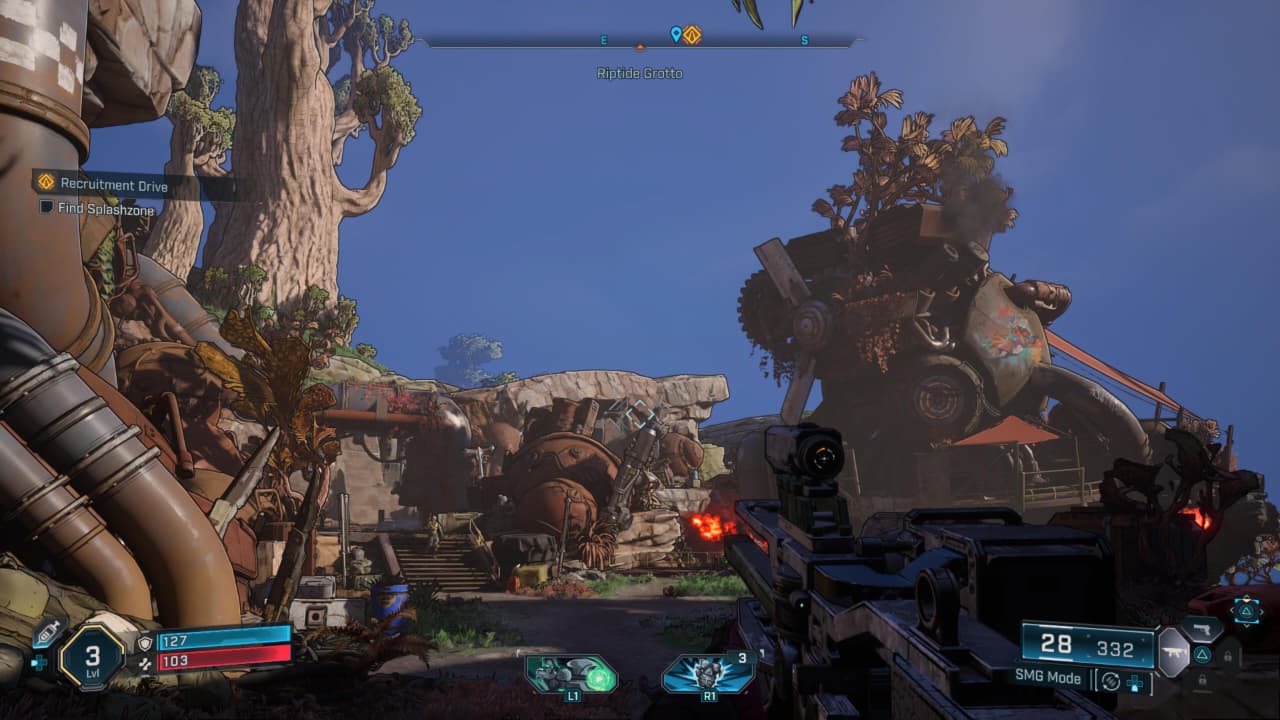Select the blue waypoint pin on the compass
Screen dimensions: 1280x720
point(676,35)
